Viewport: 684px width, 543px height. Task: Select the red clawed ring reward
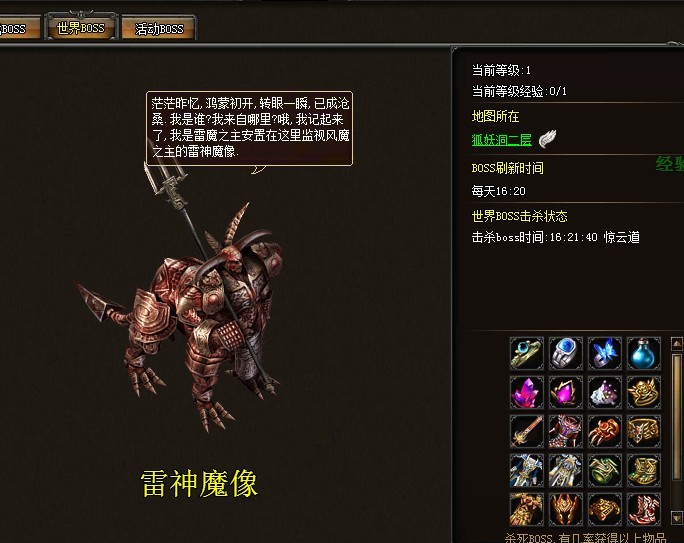click(x=605, y=431)
